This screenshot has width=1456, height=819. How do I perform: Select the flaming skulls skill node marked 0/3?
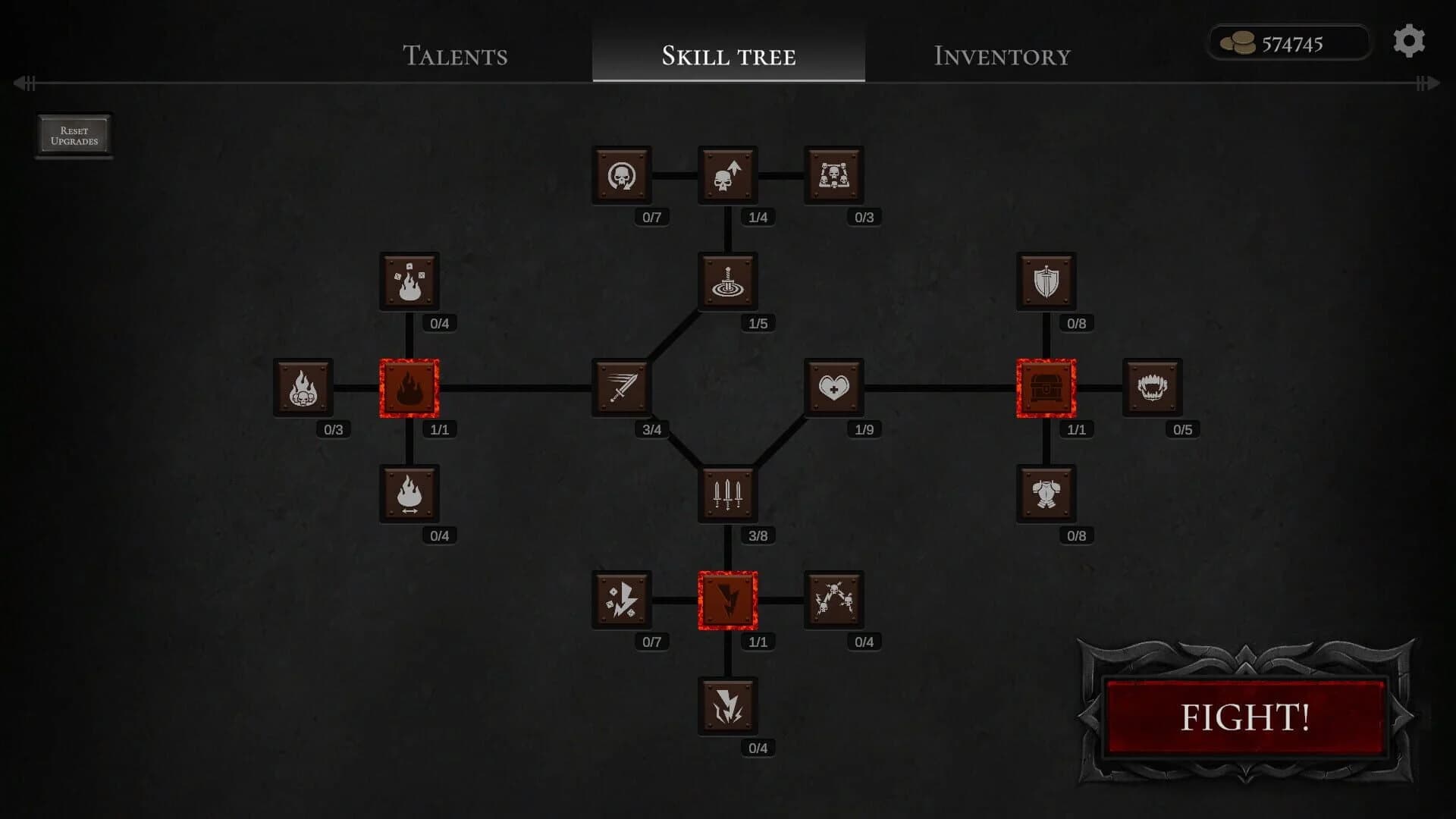(303, 388)
